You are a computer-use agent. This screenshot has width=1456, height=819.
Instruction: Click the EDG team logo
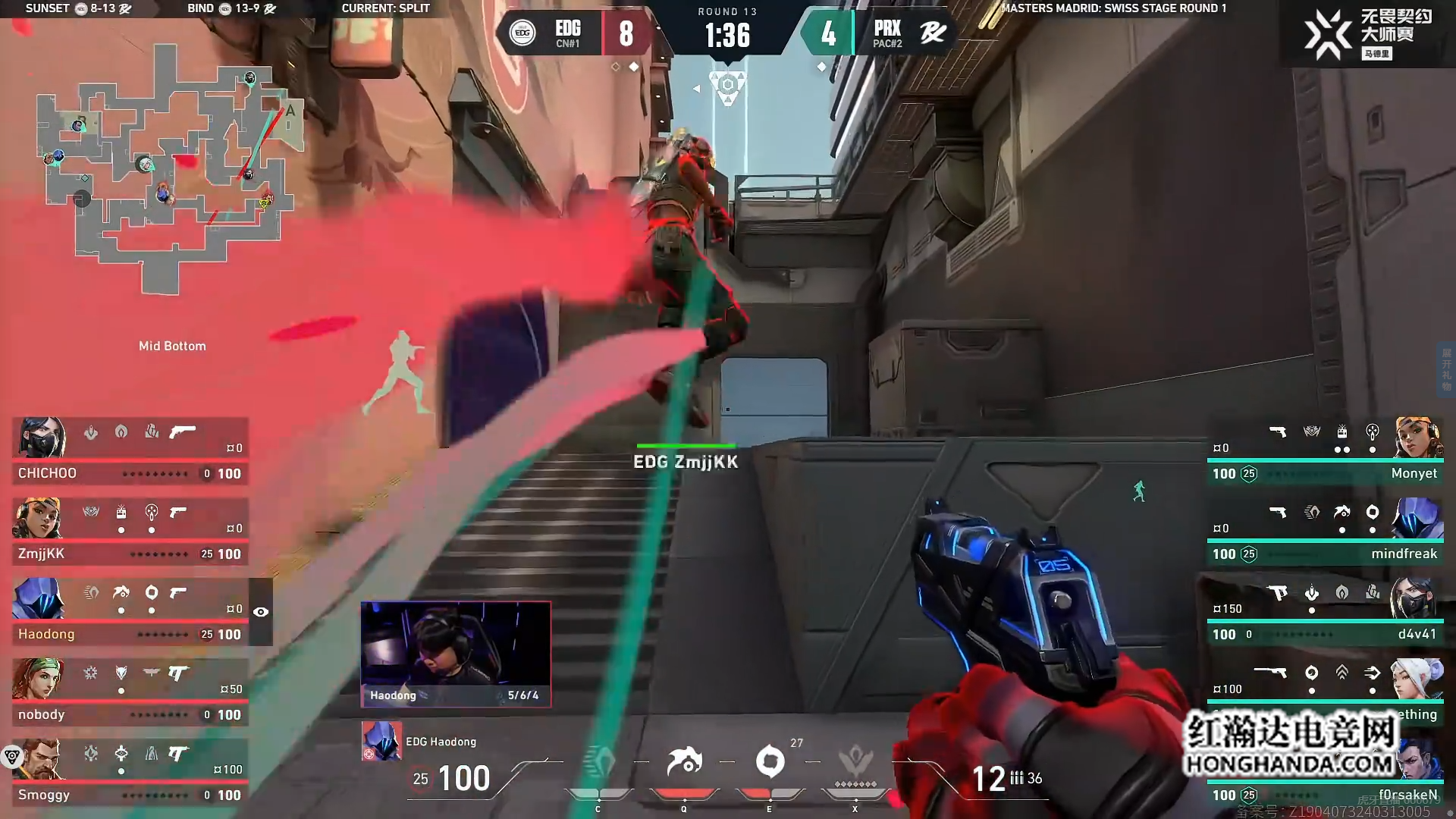coord(522,33)
